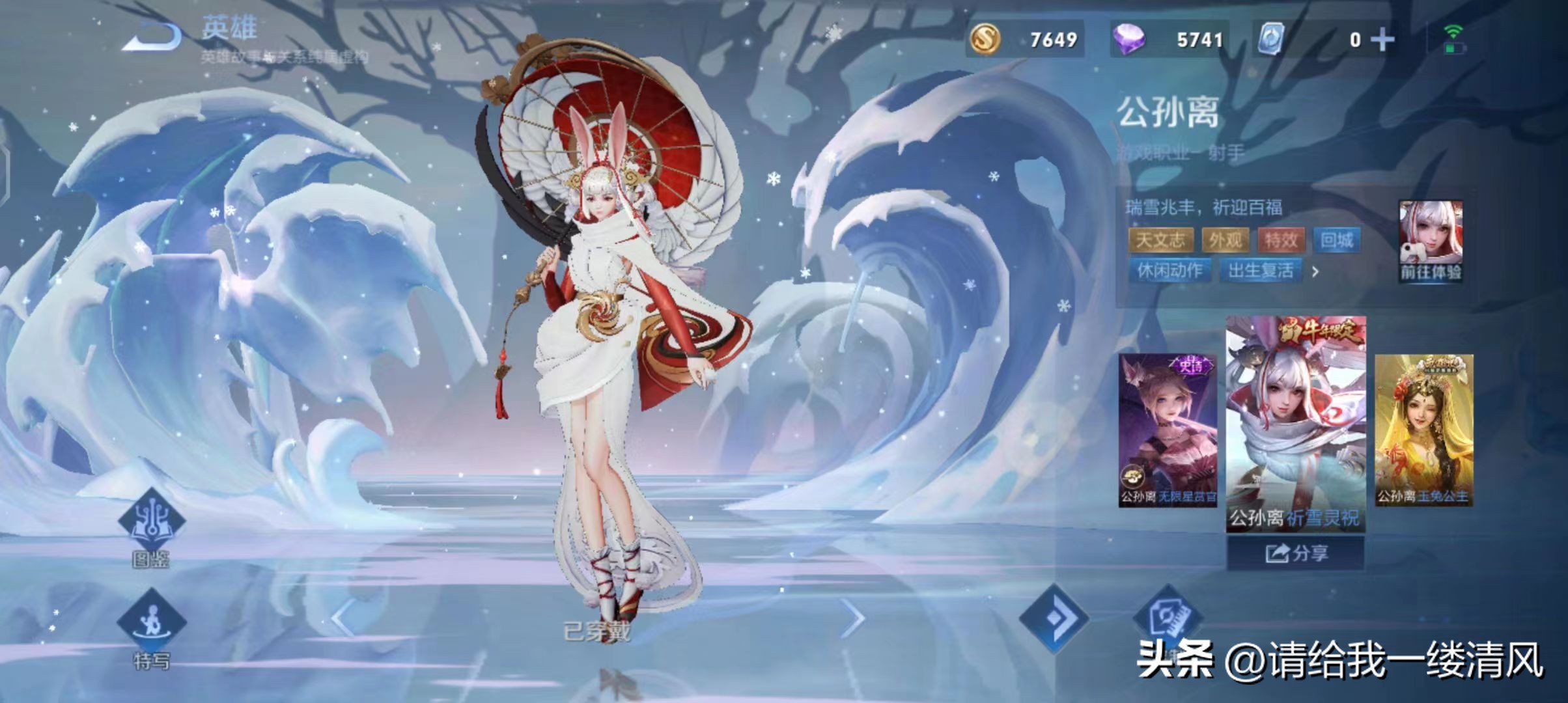Select the 无限星赏官 skin card

click(1168, 430)
